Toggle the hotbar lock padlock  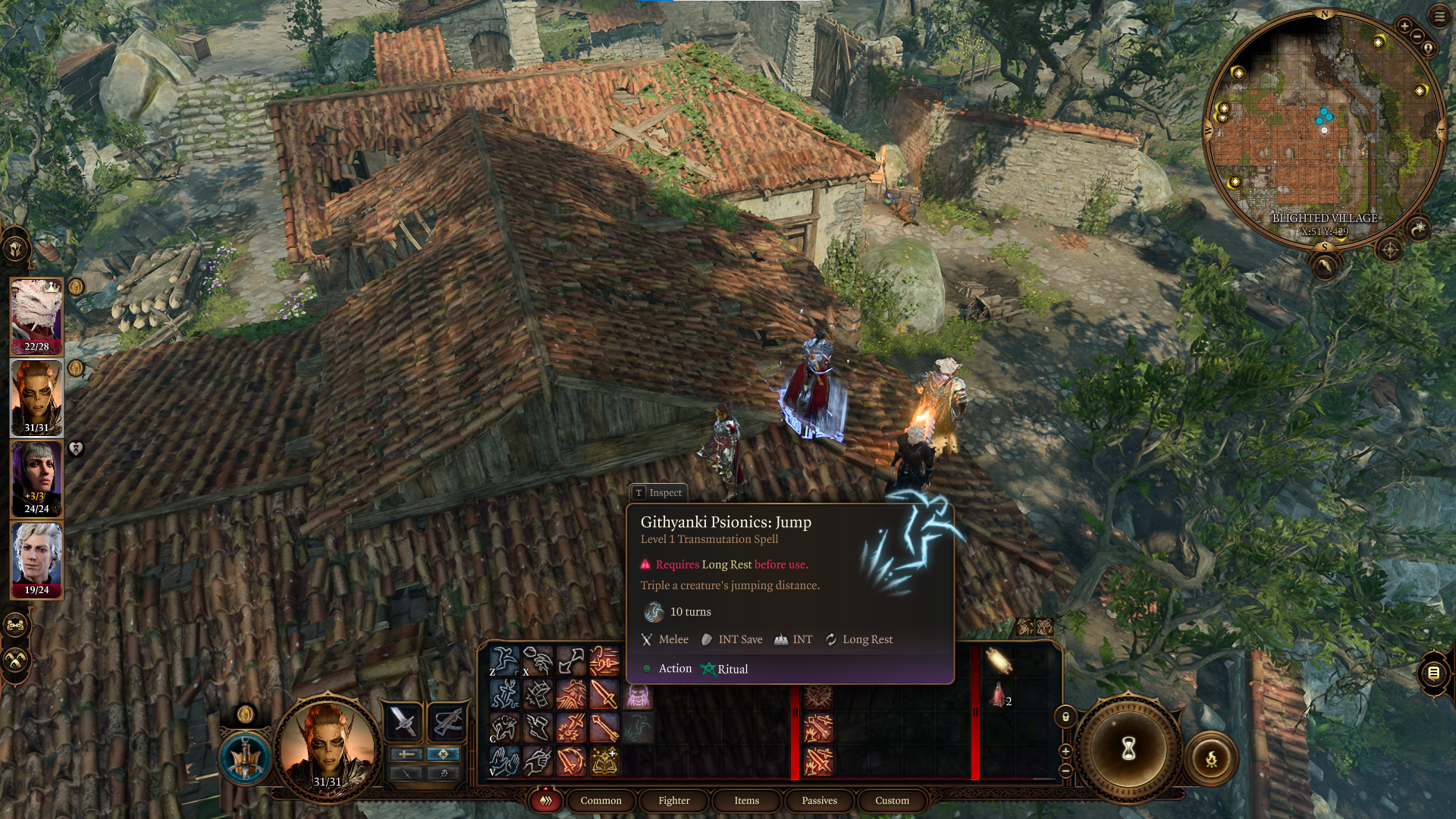pyautogui.click(x=1065, y=716)
